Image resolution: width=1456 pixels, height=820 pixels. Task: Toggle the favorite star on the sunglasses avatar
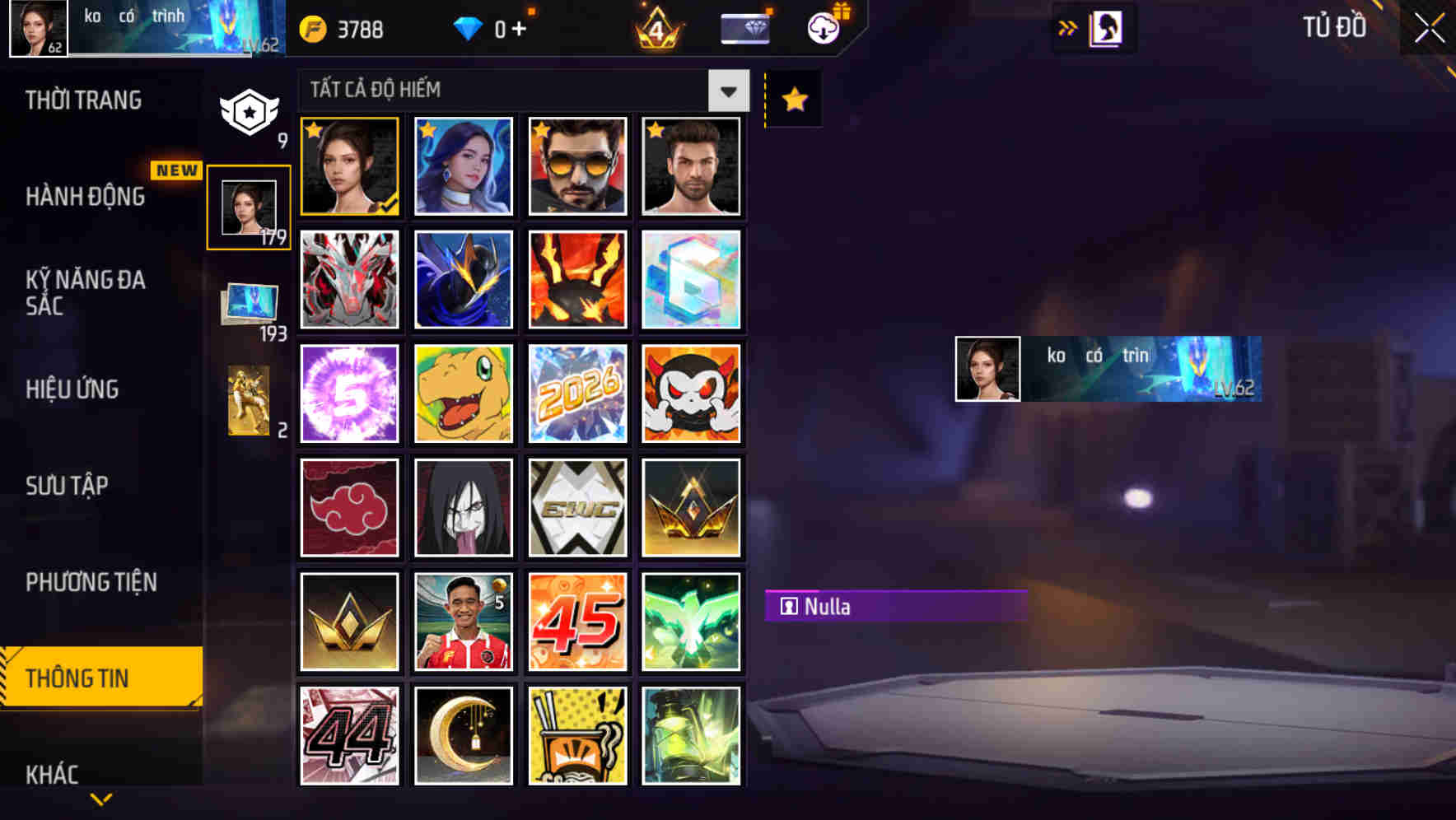tap(542, 130)
